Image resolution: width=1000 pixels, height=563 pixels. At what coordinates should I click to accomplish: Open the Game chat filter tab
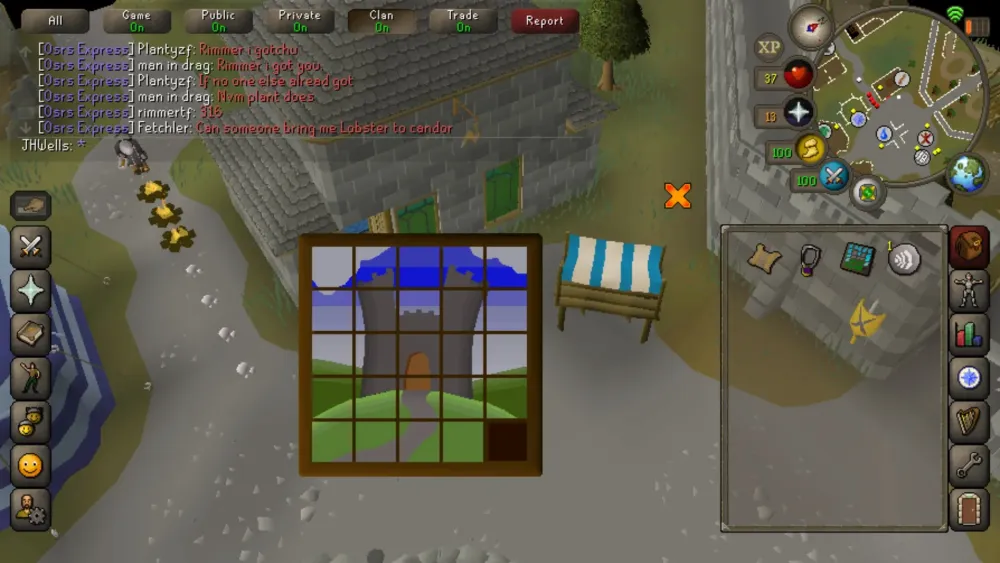136,21
